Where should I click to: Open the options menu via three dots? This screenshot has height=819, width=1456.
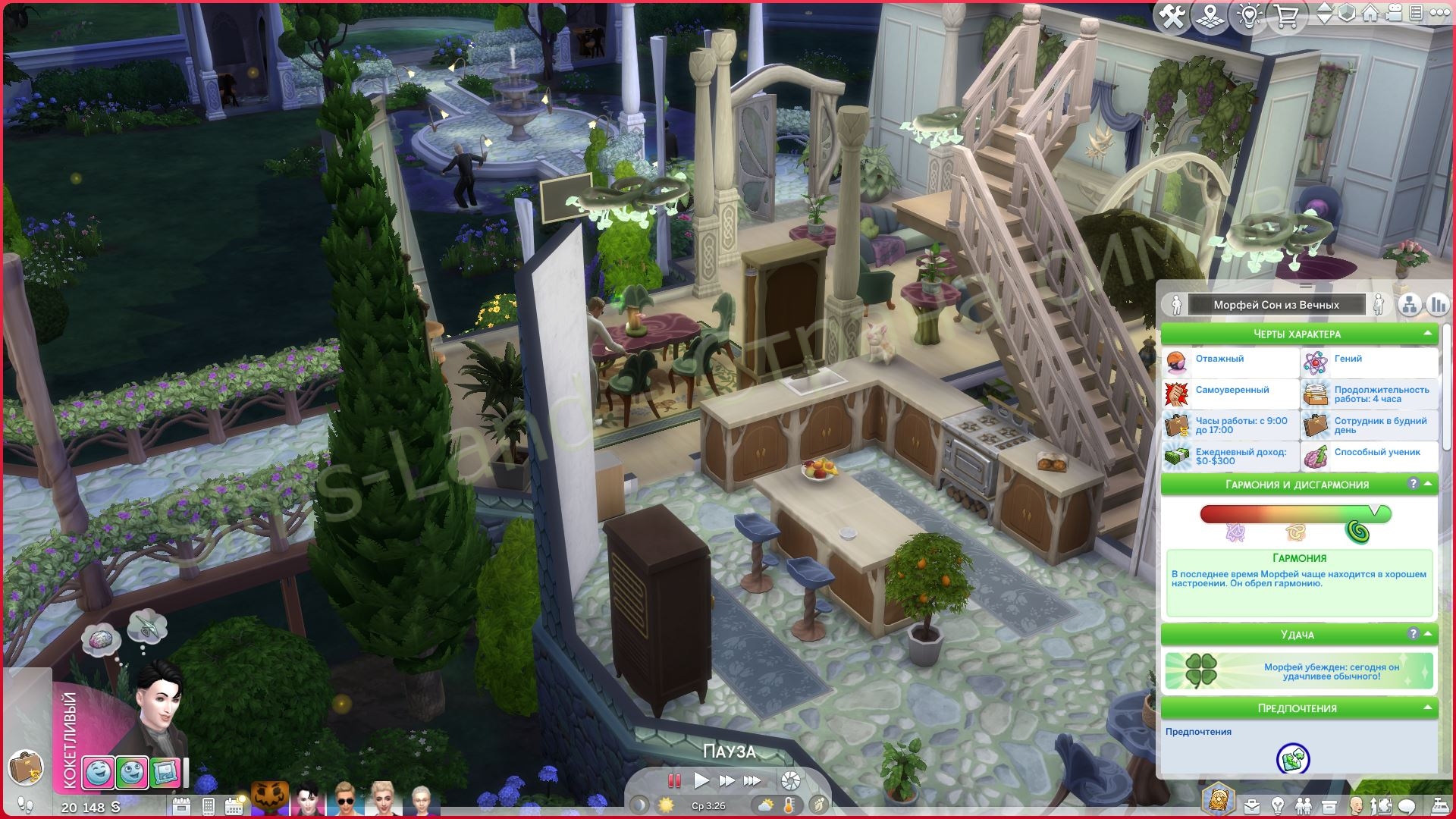1440,15
